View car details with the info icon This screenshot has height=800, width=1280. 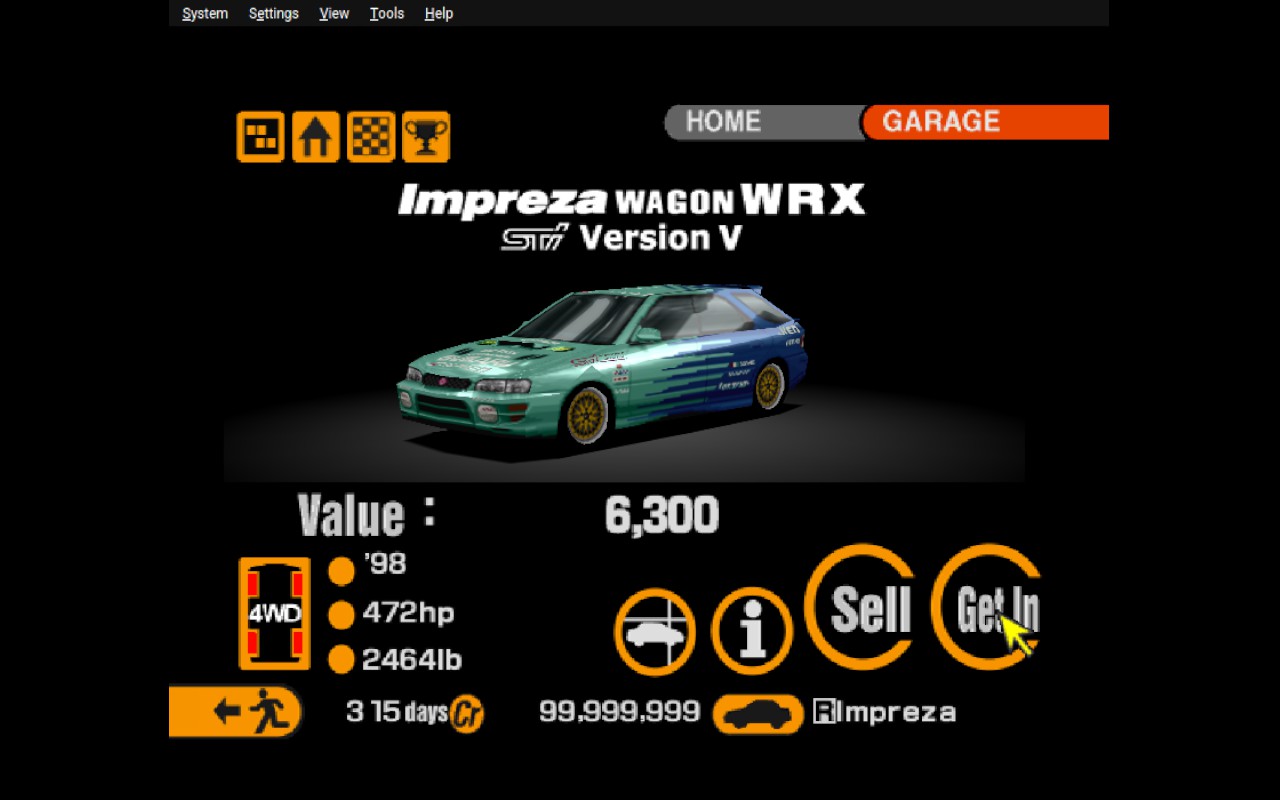coord(751,632)
